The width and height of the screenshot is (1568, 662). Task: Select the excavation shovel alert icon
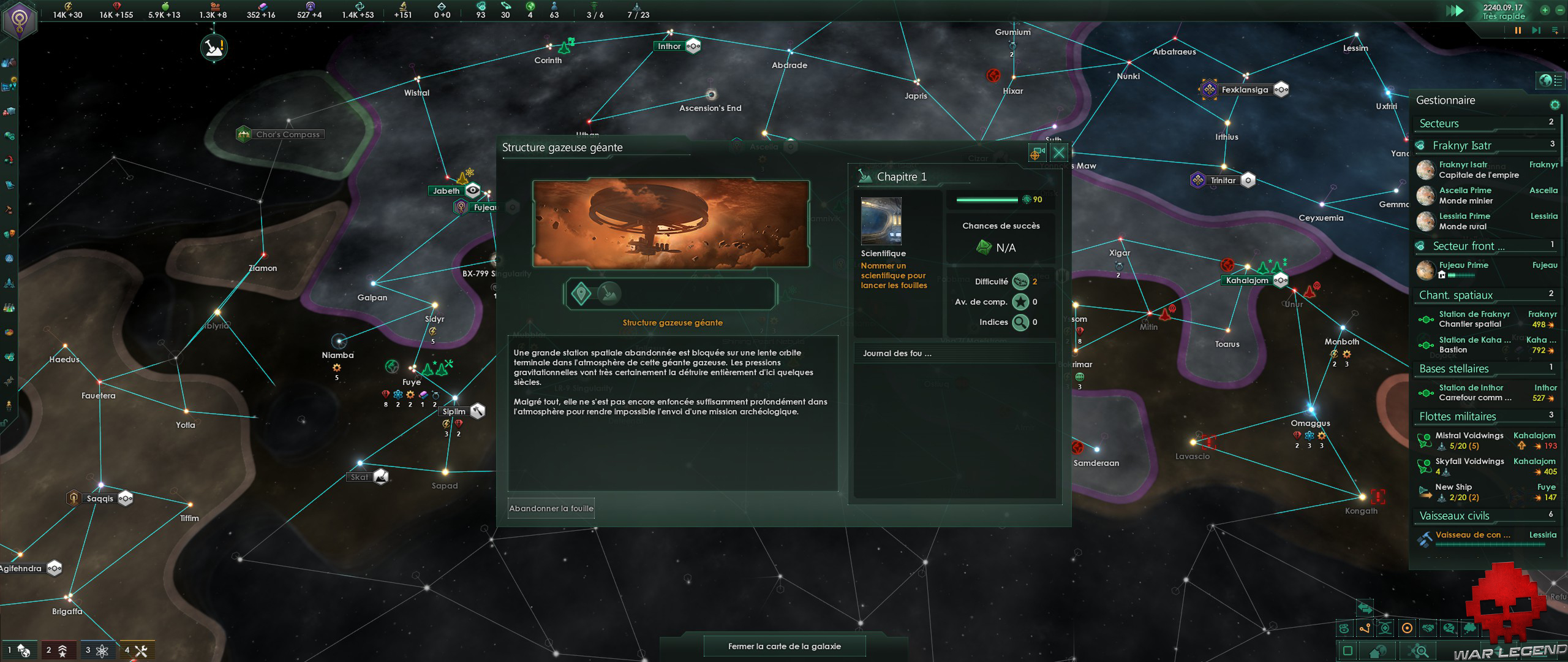[213, 47]
